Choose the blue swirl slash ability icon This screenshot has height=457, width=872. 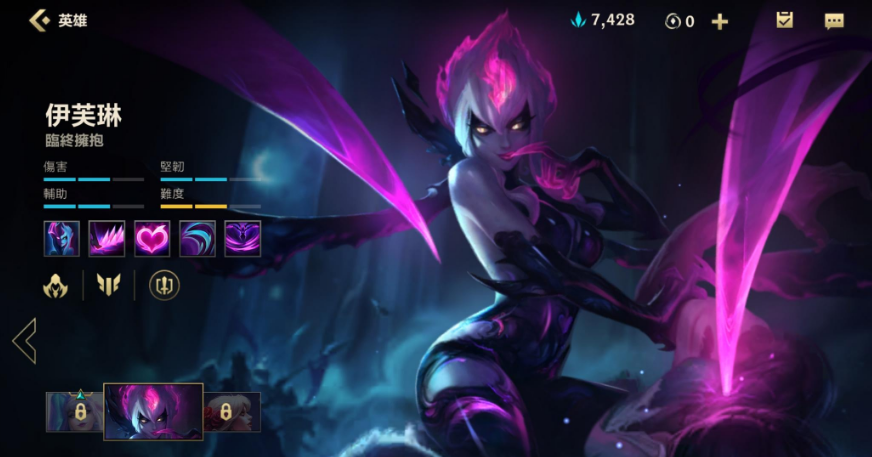point(197,239)
